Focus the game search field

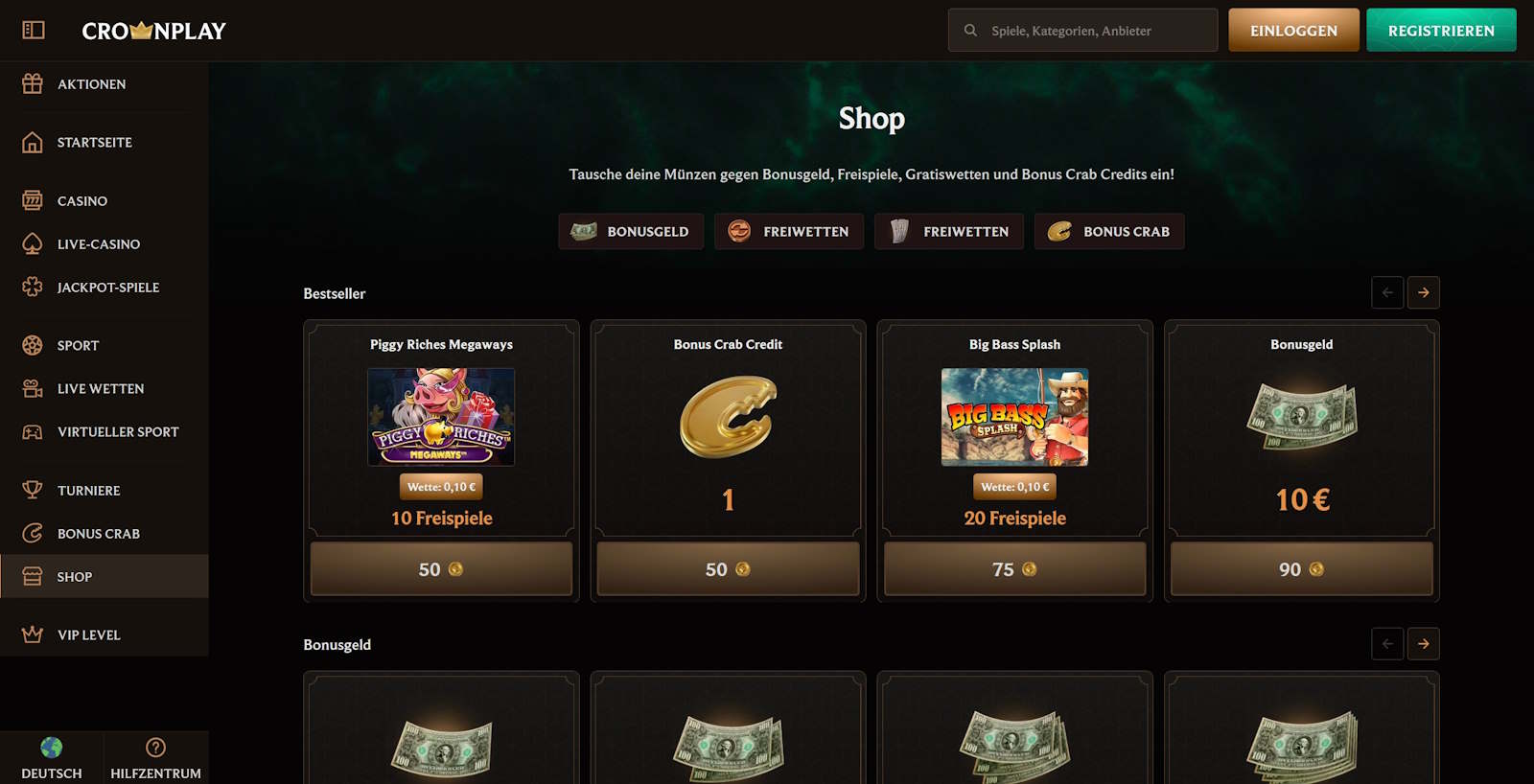tap(1093, 31)
